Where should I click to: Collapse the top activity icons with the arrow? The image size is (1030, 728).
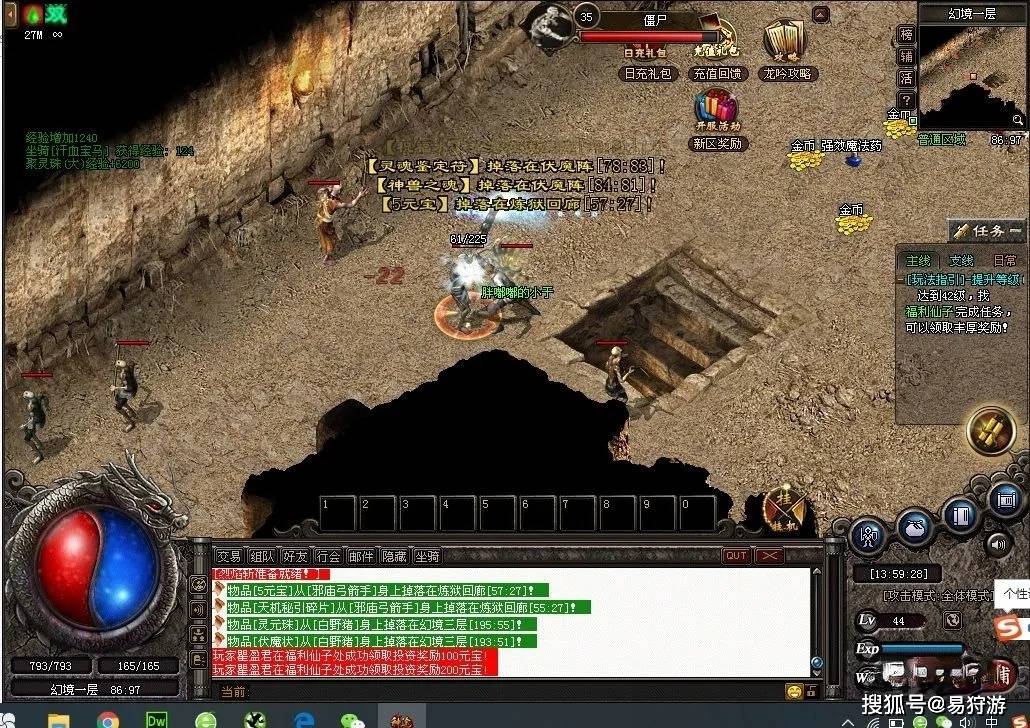(x=820, y=14)
